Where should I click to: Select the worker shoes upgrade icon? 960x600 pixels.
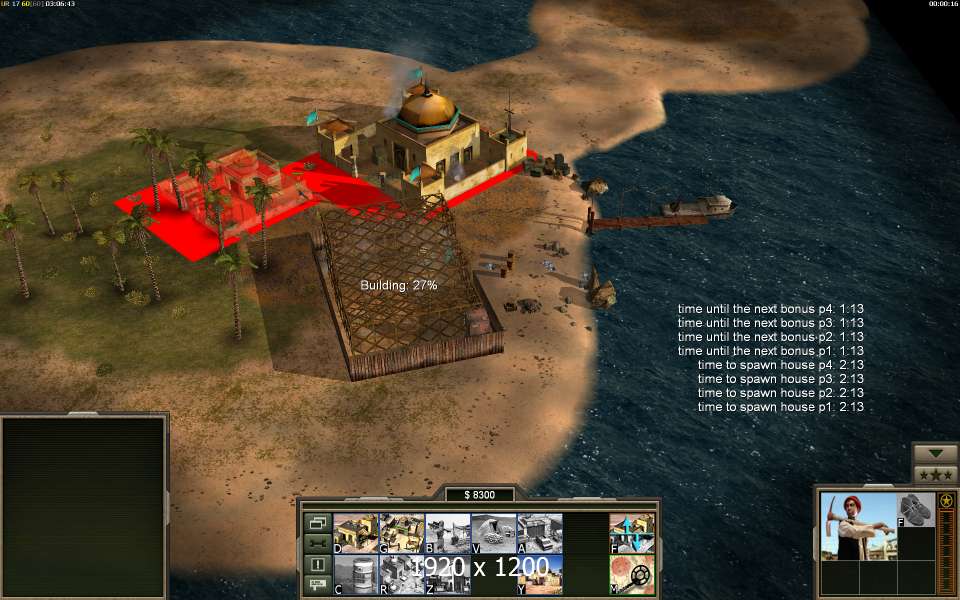(915, 510)
